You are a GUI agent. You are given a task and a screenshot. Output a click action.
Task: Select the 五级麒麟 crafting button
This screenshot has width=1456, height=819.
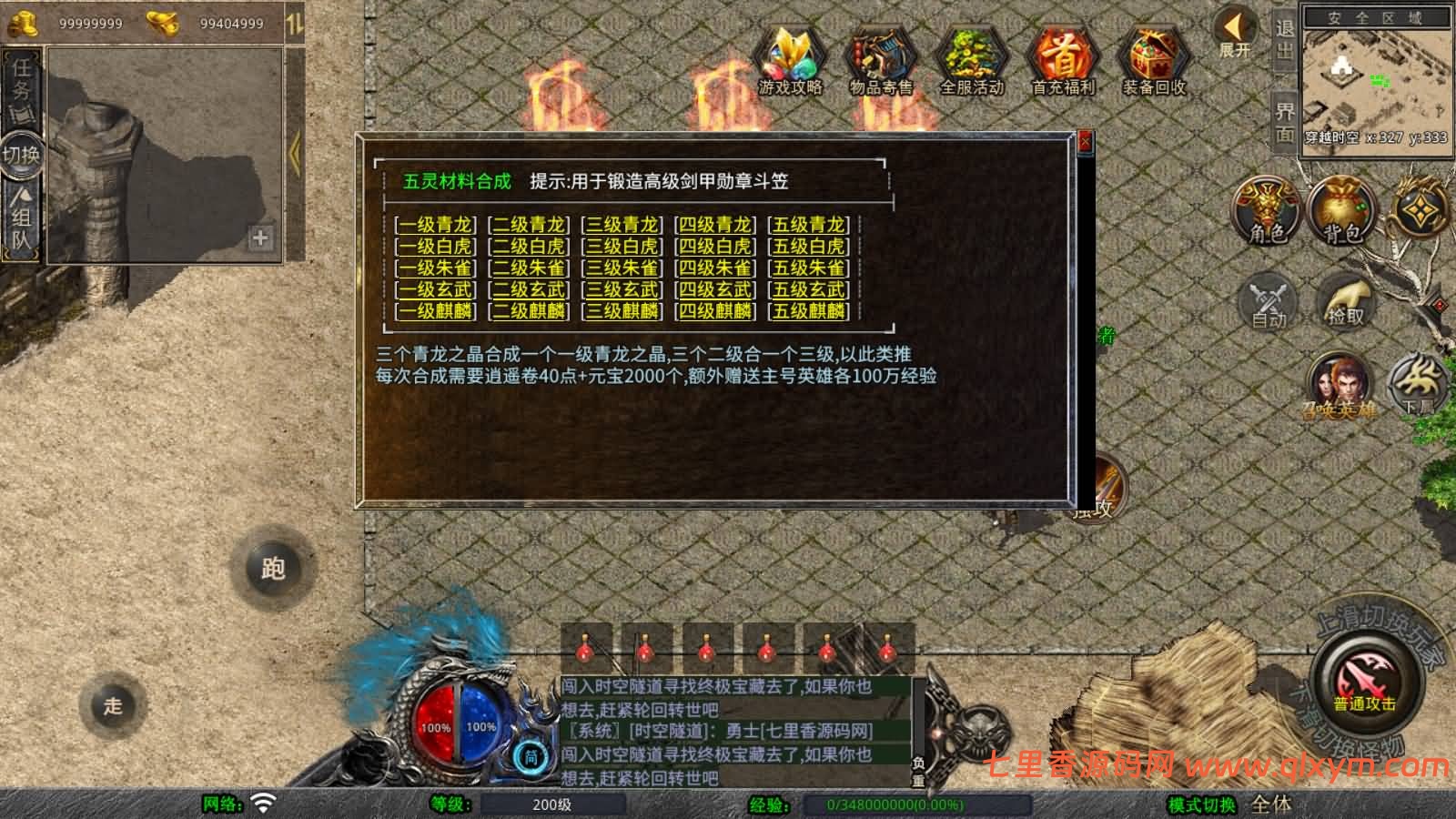810,313
